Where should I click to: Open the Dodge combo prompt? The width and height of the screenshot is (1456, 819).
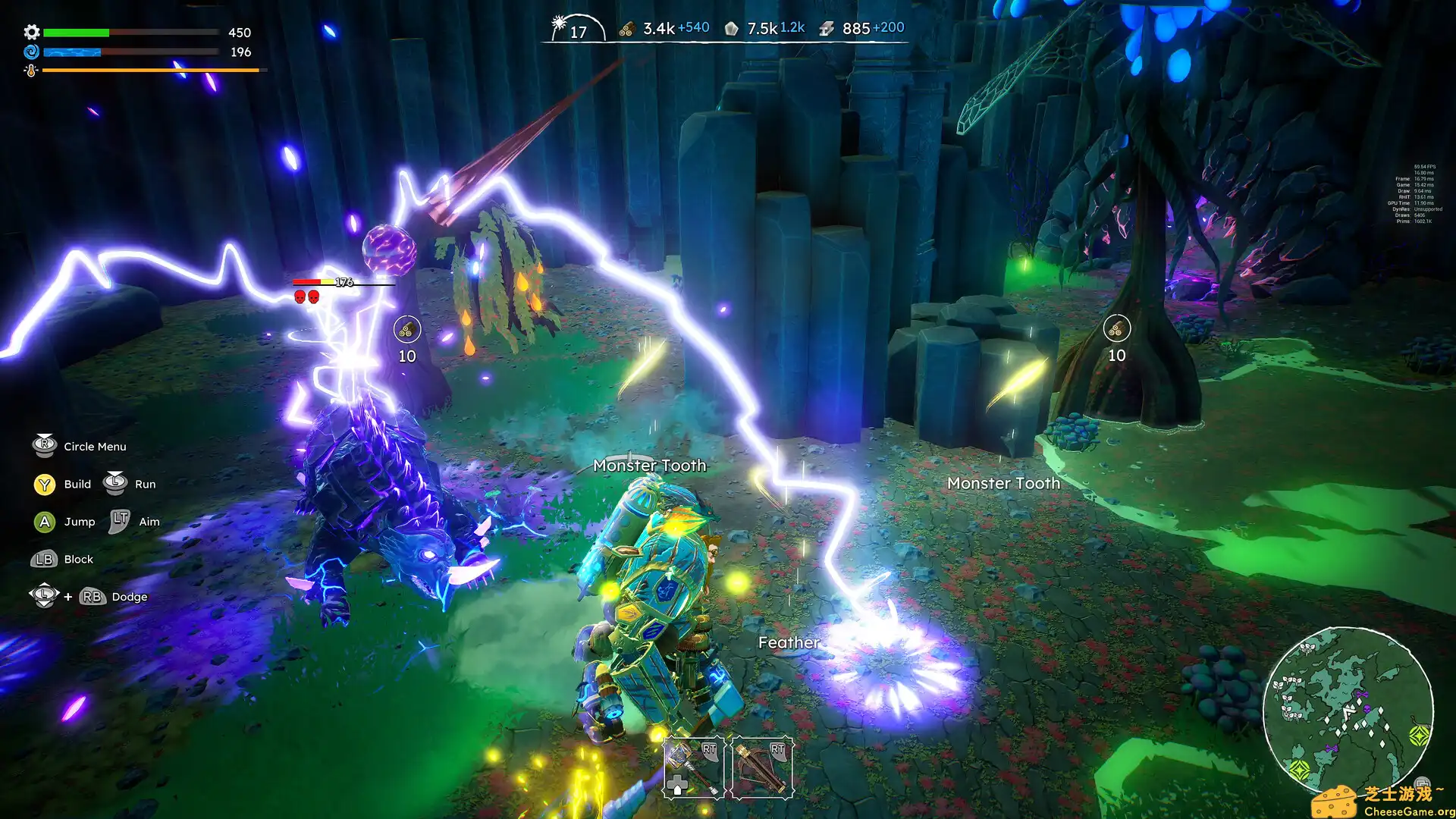(x=93, y=596)
